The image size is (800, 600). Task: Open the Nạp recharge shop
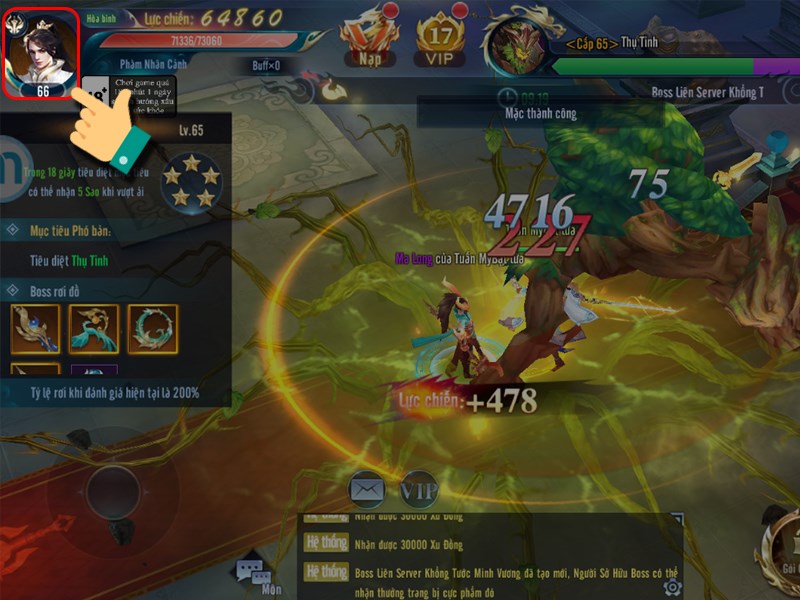[x=369, y=40]
